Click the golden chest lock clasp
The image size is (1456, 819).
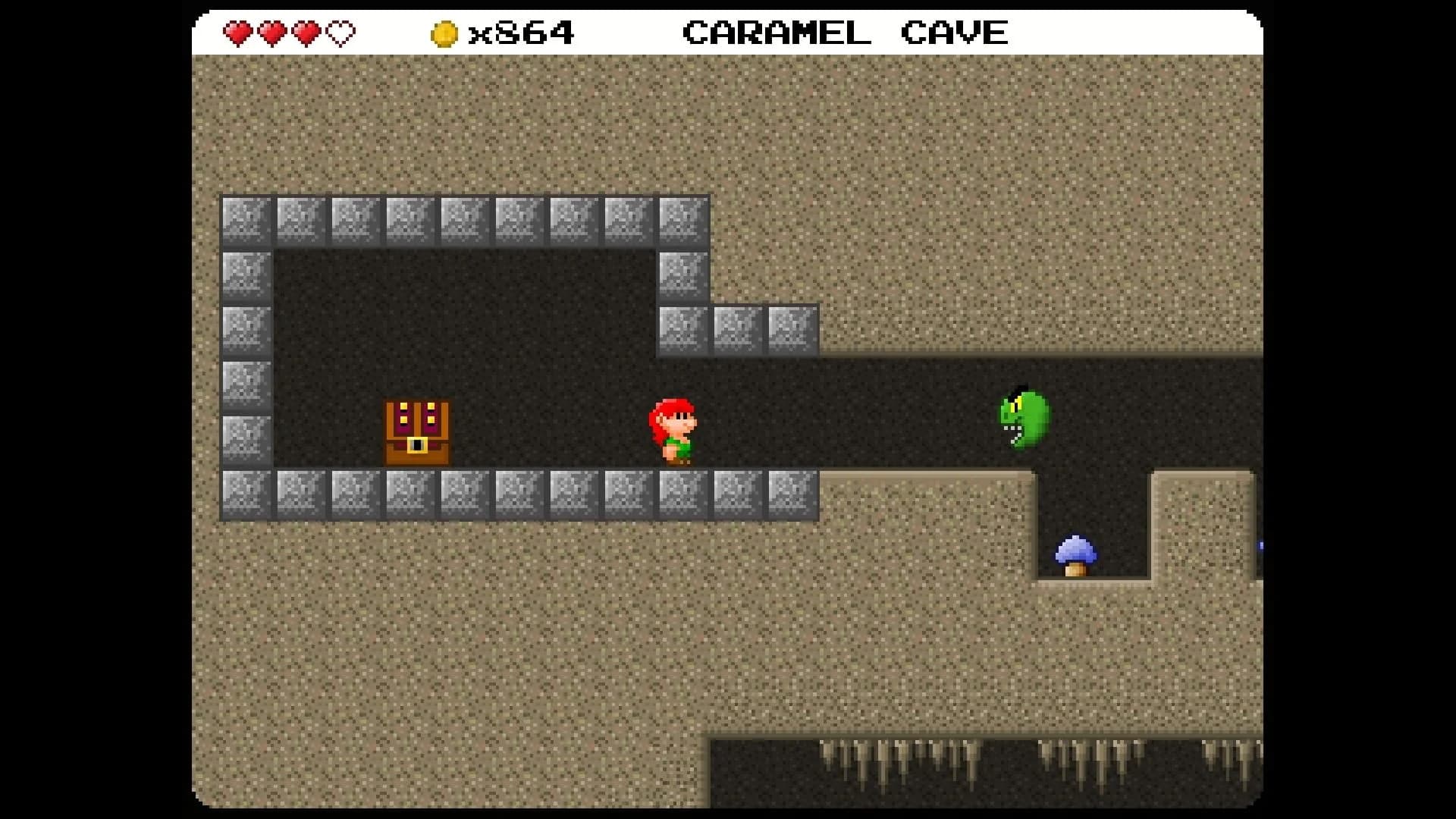pyautogui.click(x=416, y=446)
